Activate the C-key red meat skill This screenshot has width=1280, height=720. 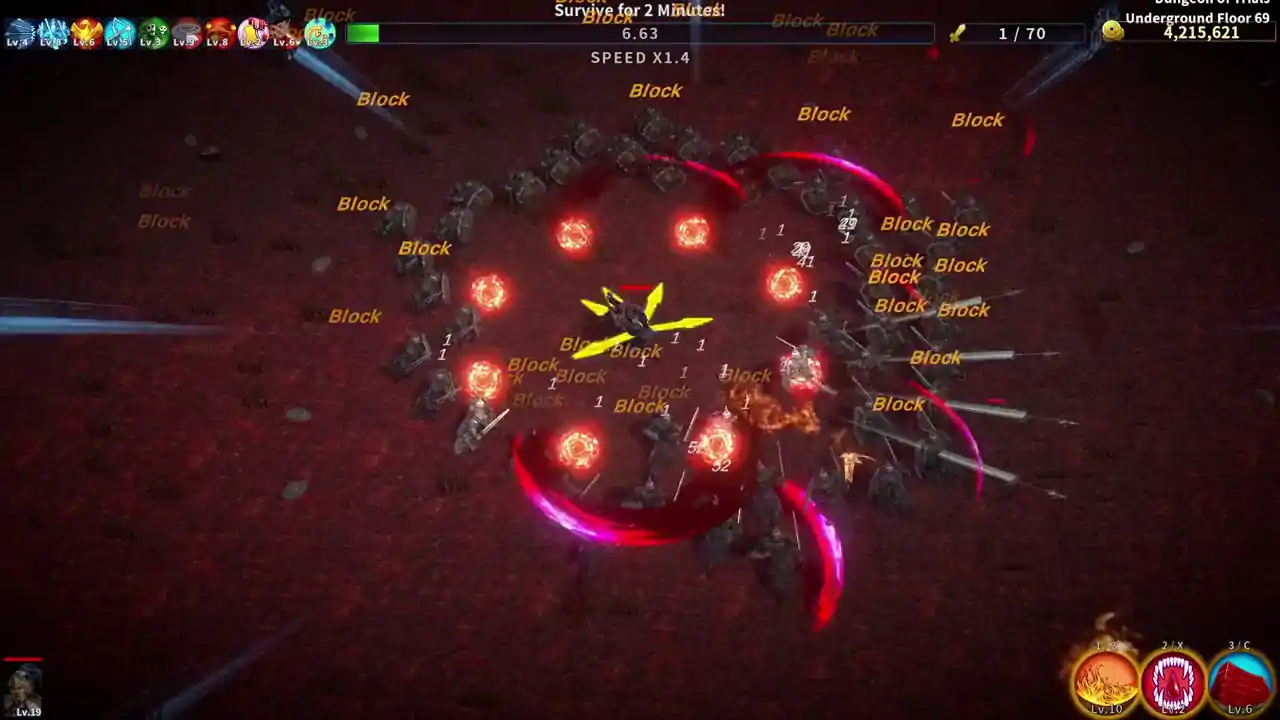1240,680
